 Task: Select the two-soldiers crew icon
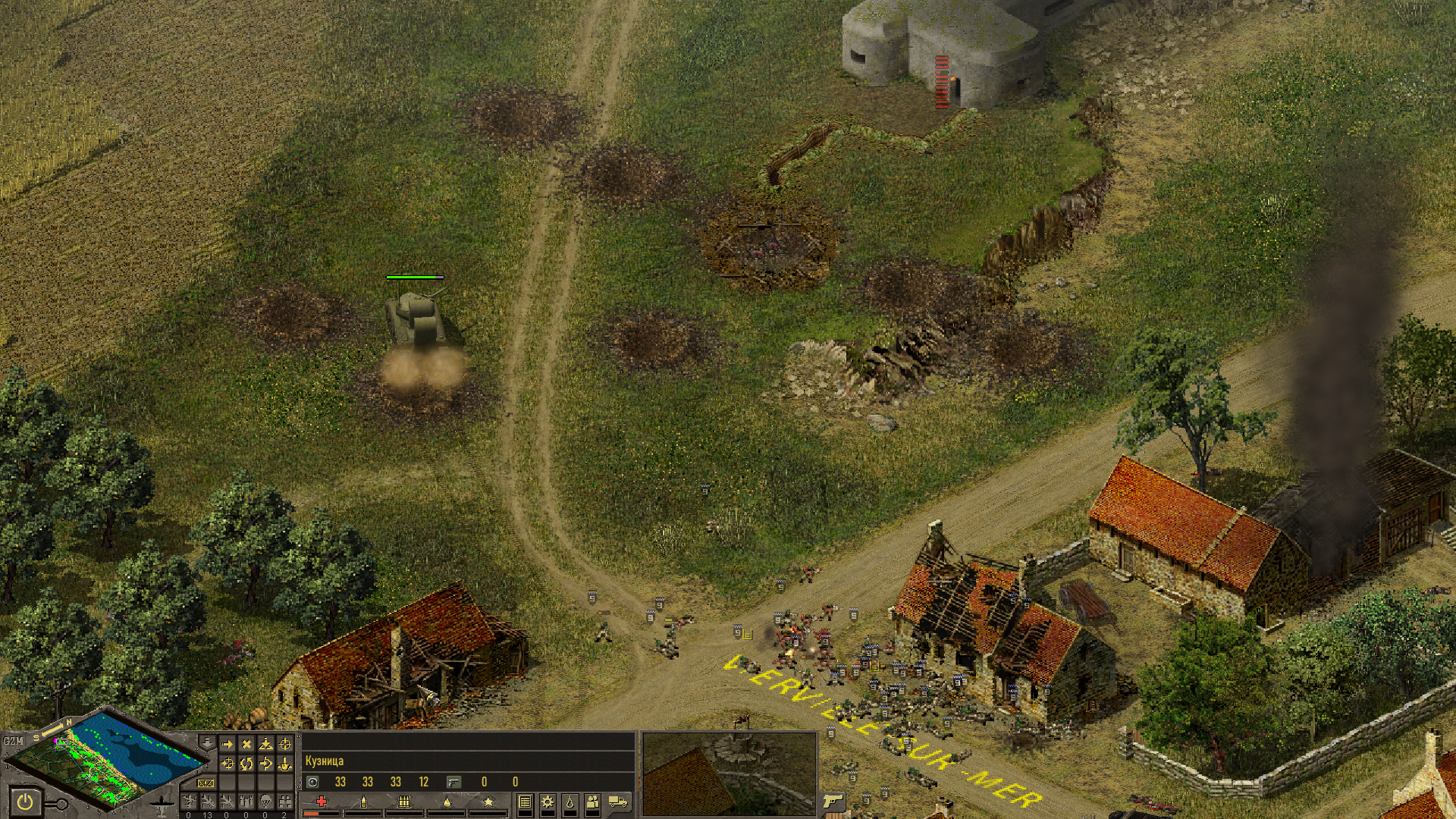point(593,802)
